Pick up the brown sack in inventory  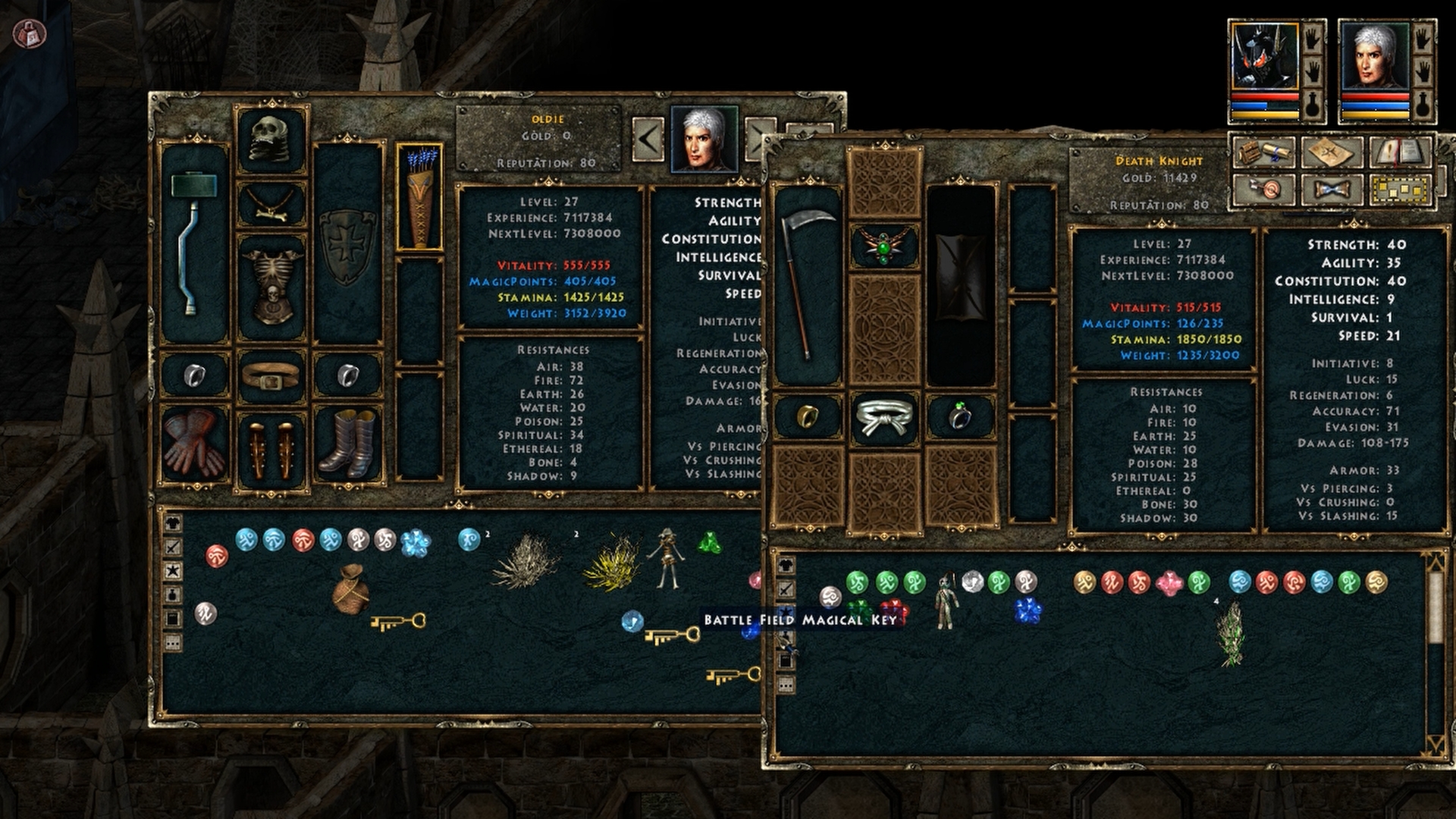[x=350, y=588]
